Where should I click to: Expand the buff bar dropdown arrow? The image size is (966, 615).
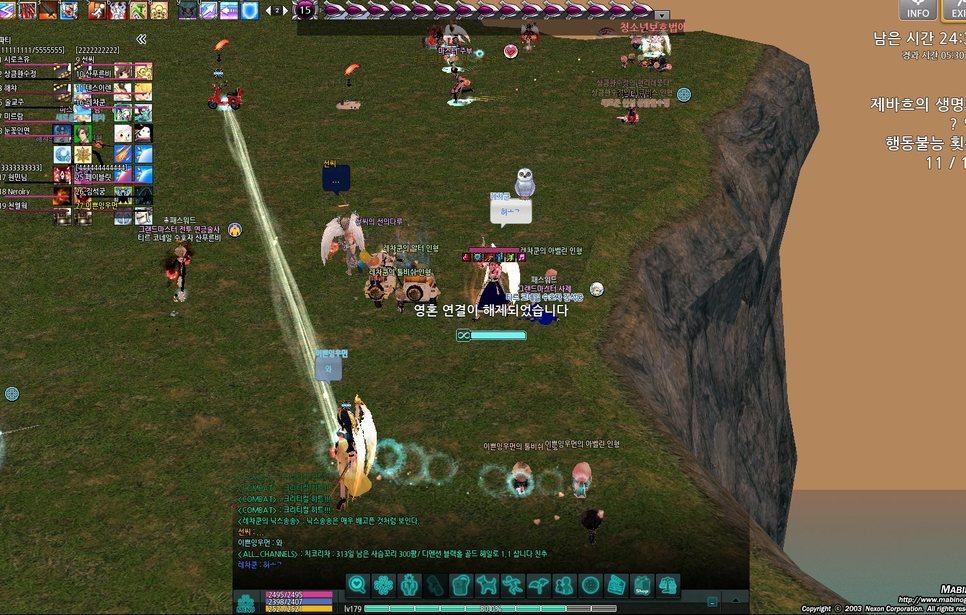661,14
